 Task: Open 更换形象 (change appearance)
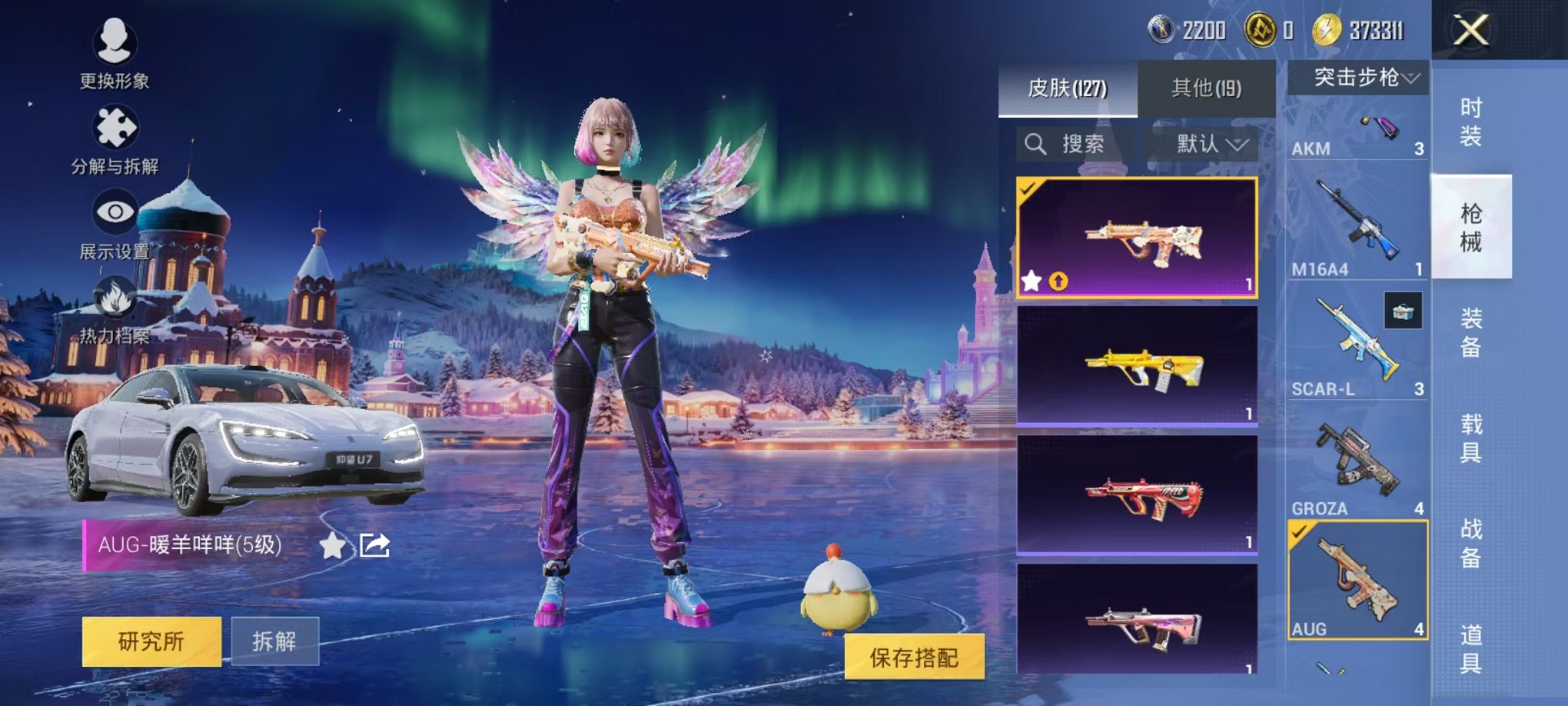[x=115, y=51]
